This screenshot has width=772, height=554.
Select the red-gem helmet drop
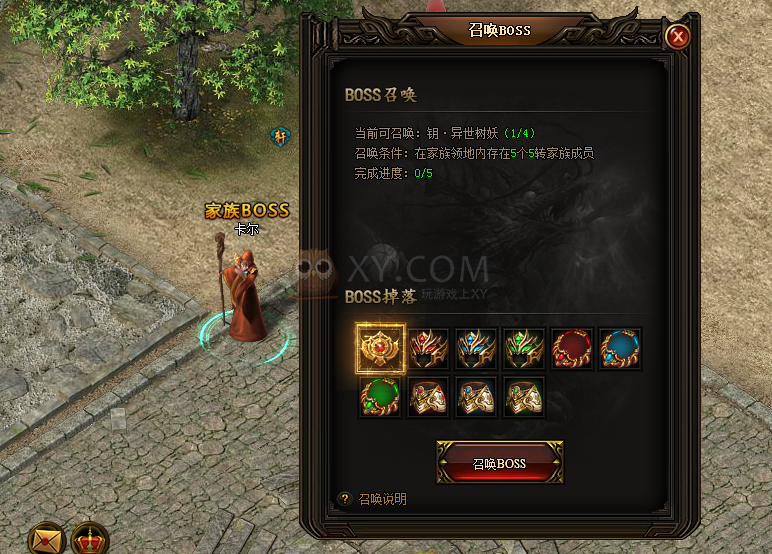(x=428, y=348)
